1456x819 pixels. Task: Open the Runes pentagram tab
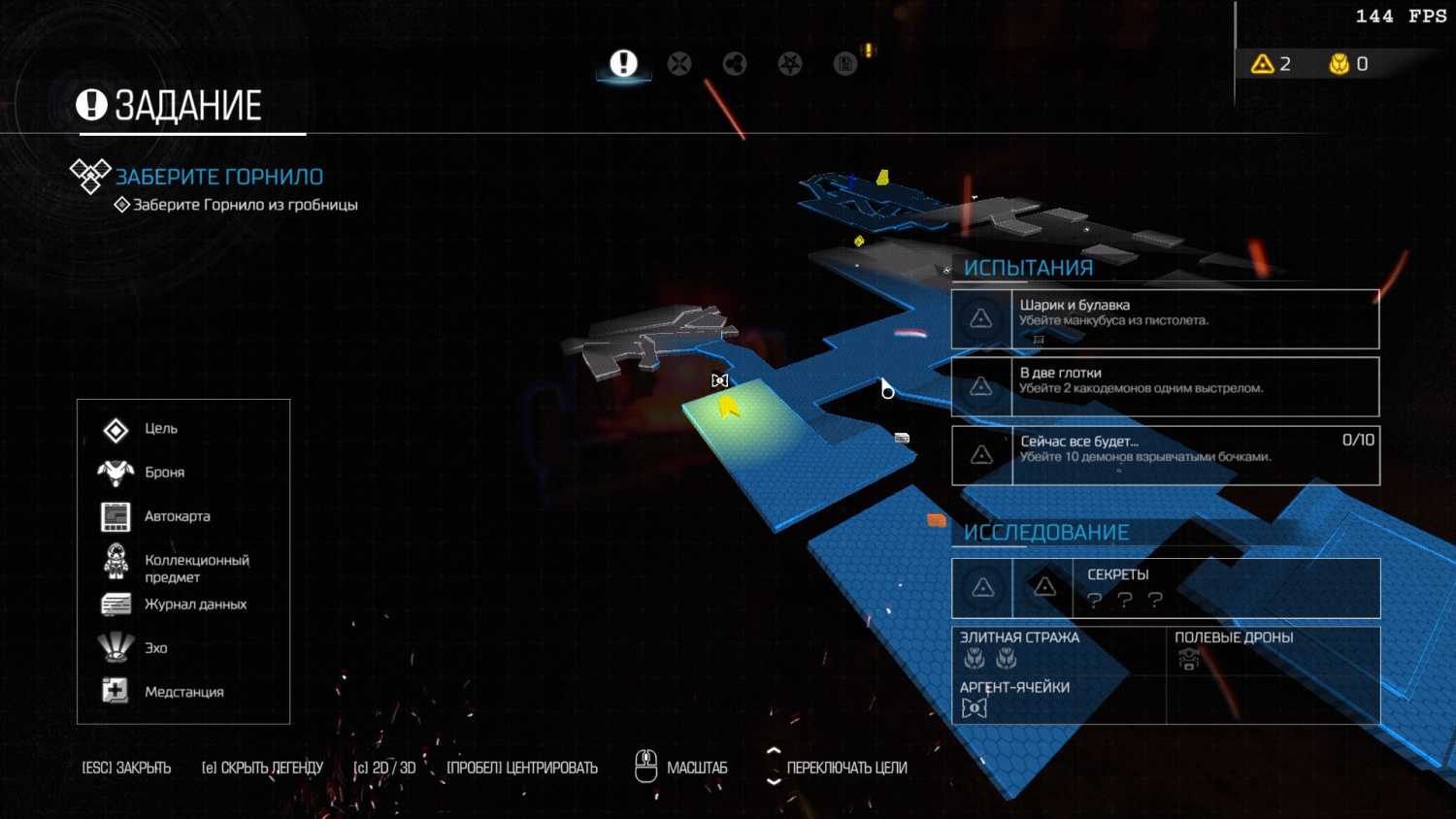[790, 64]
